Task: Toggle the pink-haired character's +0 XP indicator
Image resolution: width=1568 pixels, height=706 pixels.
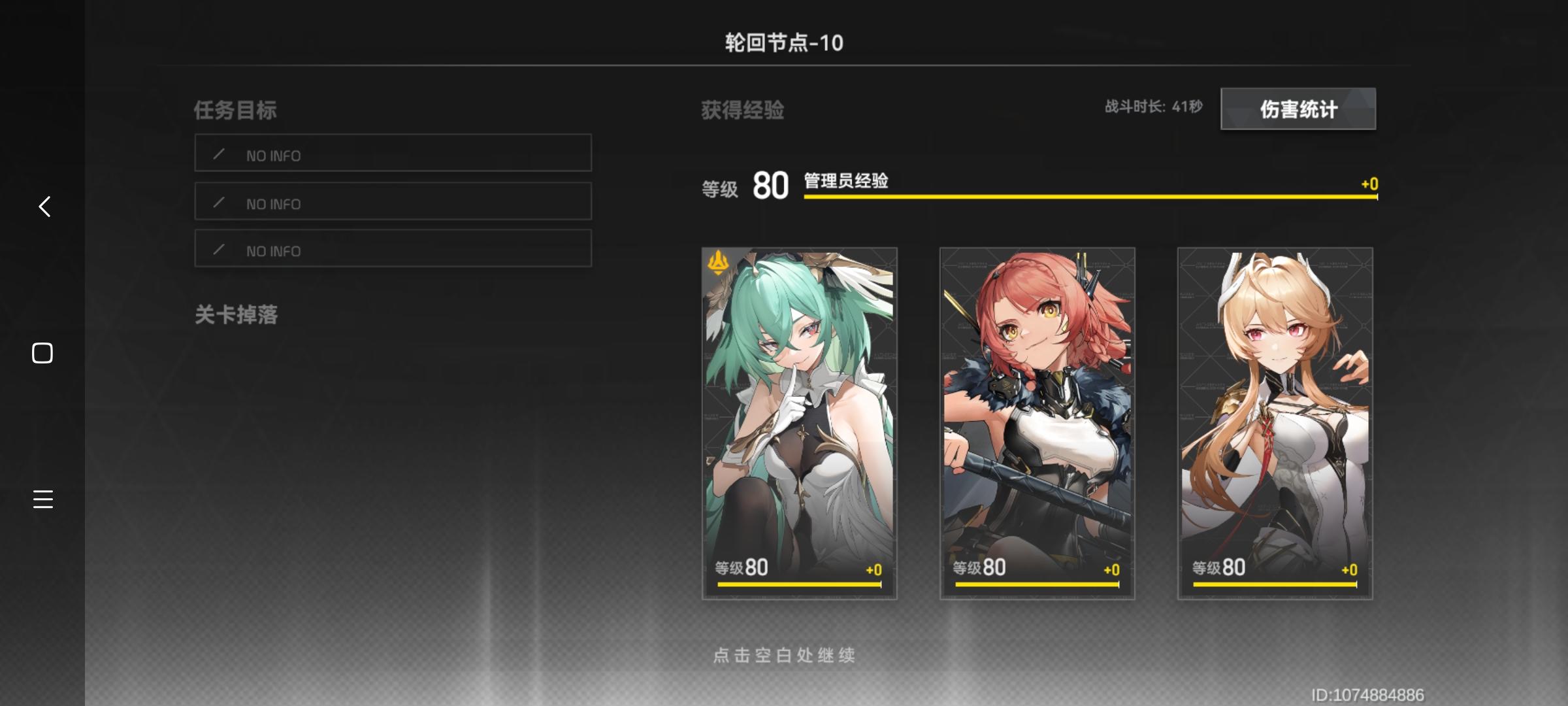Action: point(1112,568)
